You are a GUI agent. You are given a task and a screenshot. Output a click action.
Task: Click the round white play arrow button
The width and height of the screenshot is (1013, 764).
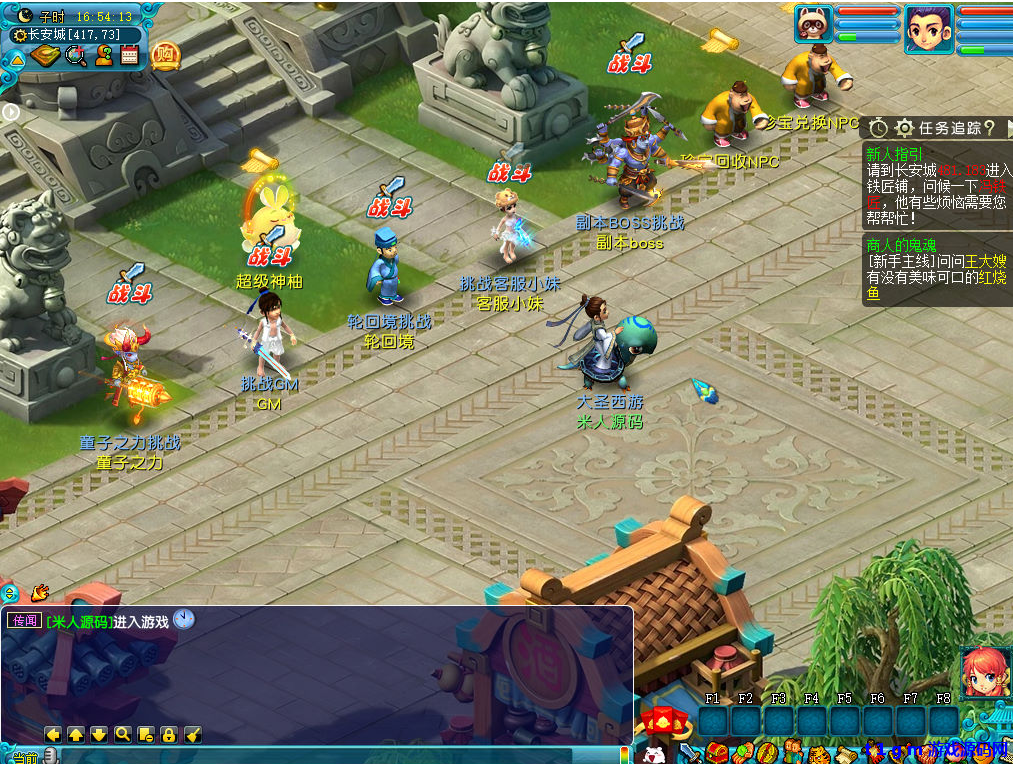click(x=11, y=112)
